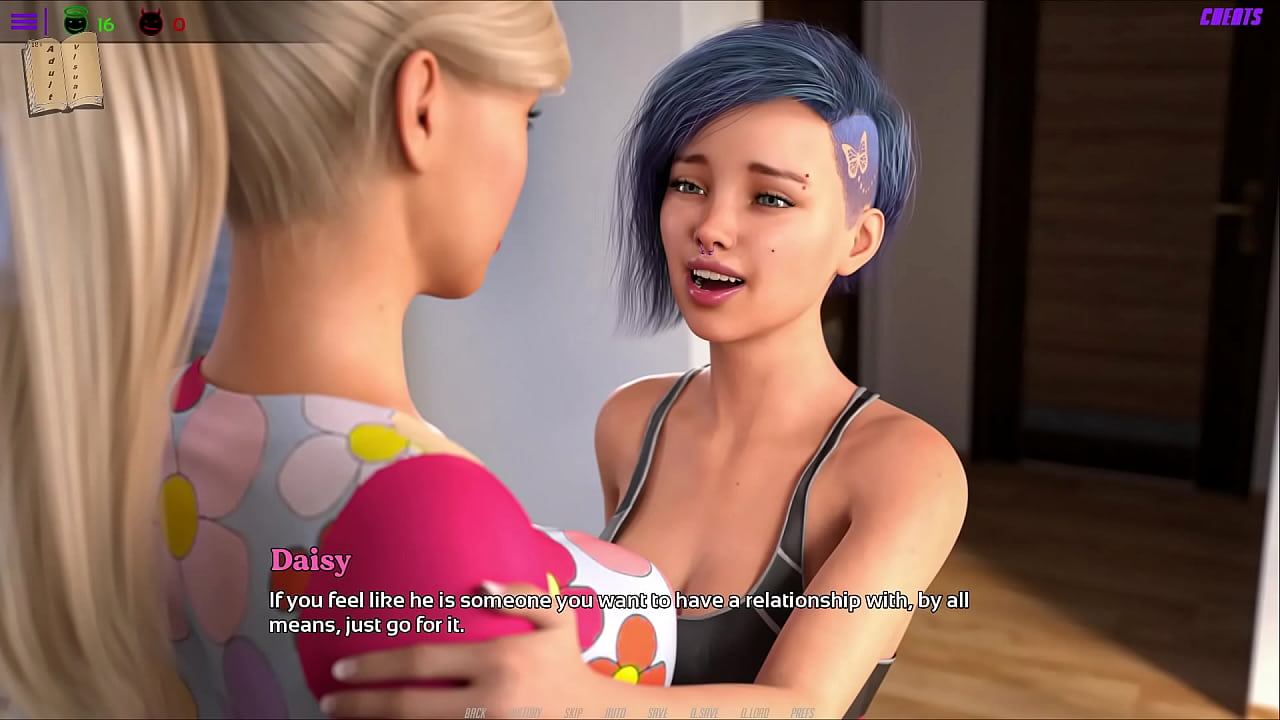Open the Save screen
Image resolution: width=1280 pixels, height=720 pixels.
pyautogui.click(x=658, y=713)
